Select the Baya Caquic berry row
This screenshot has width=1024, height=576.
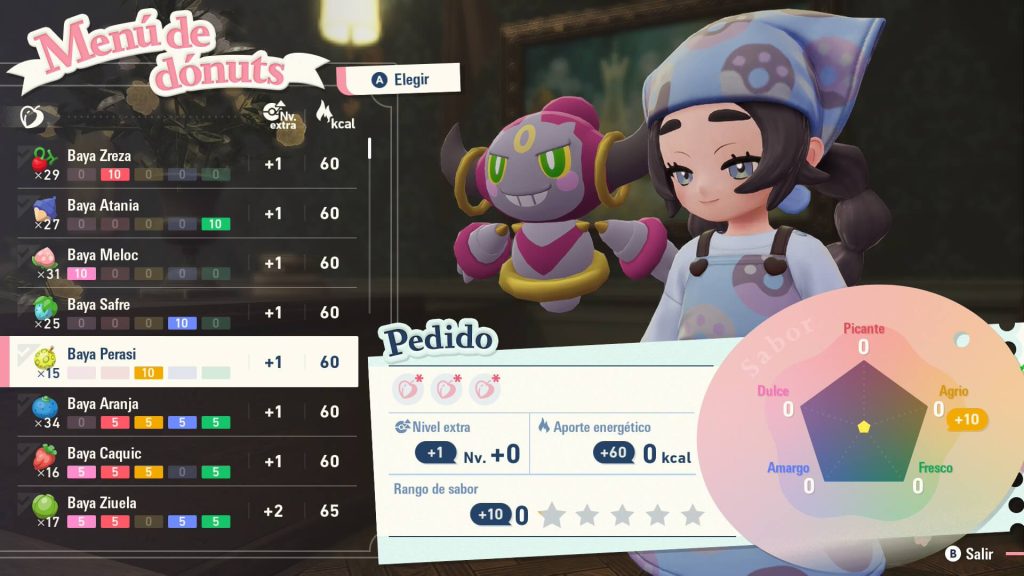coord(187,461)
